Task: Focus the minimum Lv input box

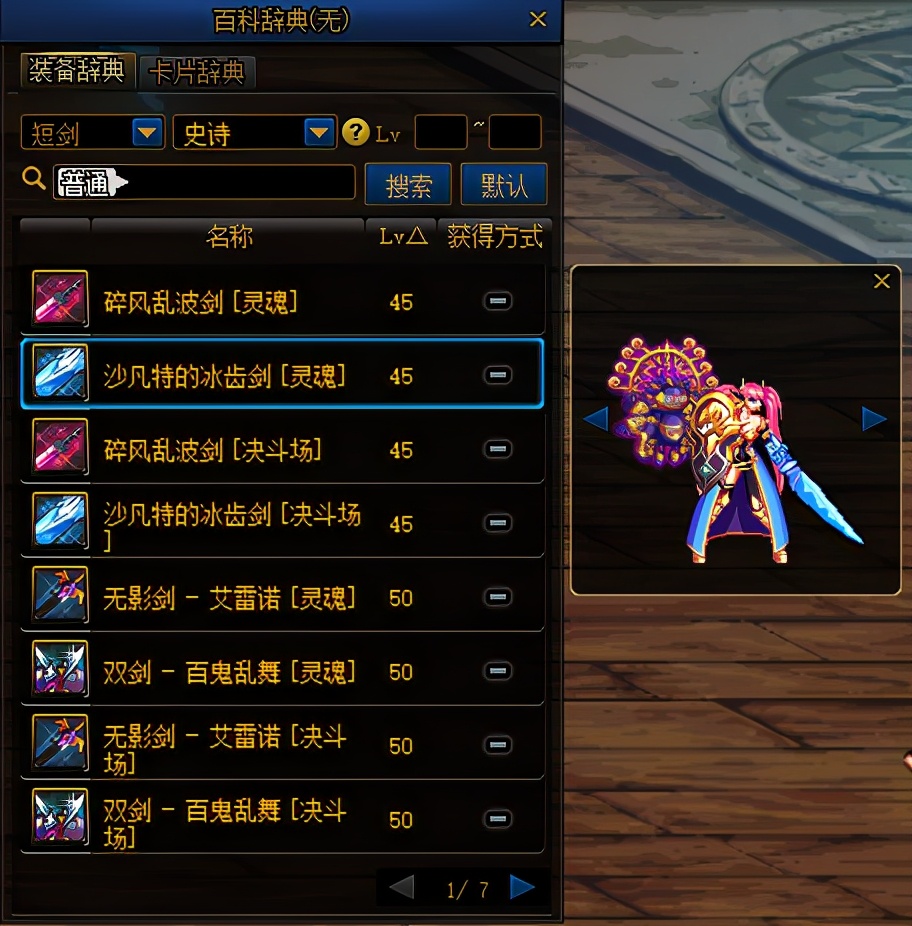Action: pyautogui.click(x=440, y=132)
